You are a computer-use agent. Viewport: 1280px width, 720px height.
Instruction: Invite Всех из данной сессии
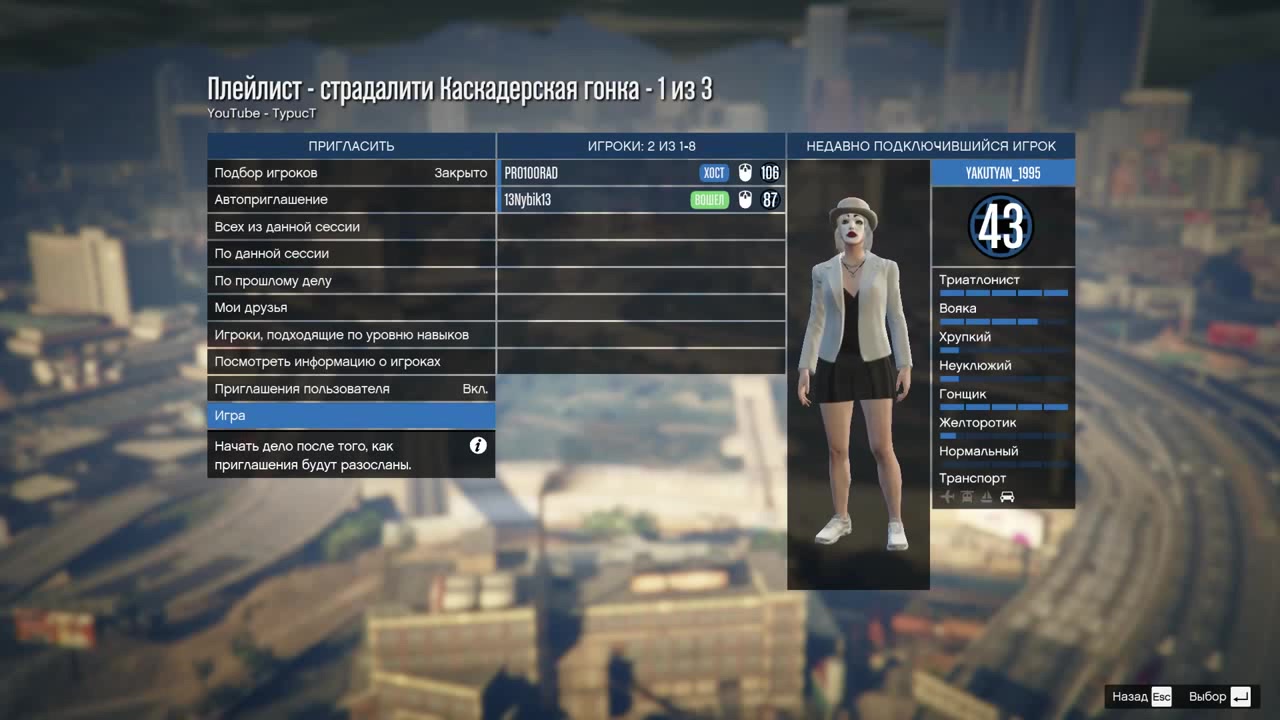350,227
